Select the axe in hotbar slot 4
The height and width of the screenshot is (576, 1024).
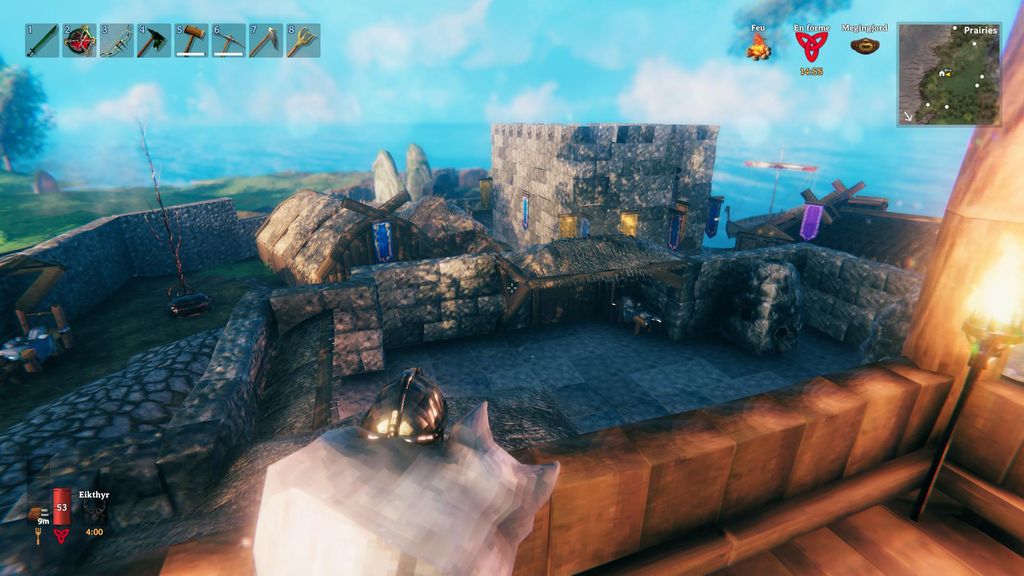coord(154,41)
